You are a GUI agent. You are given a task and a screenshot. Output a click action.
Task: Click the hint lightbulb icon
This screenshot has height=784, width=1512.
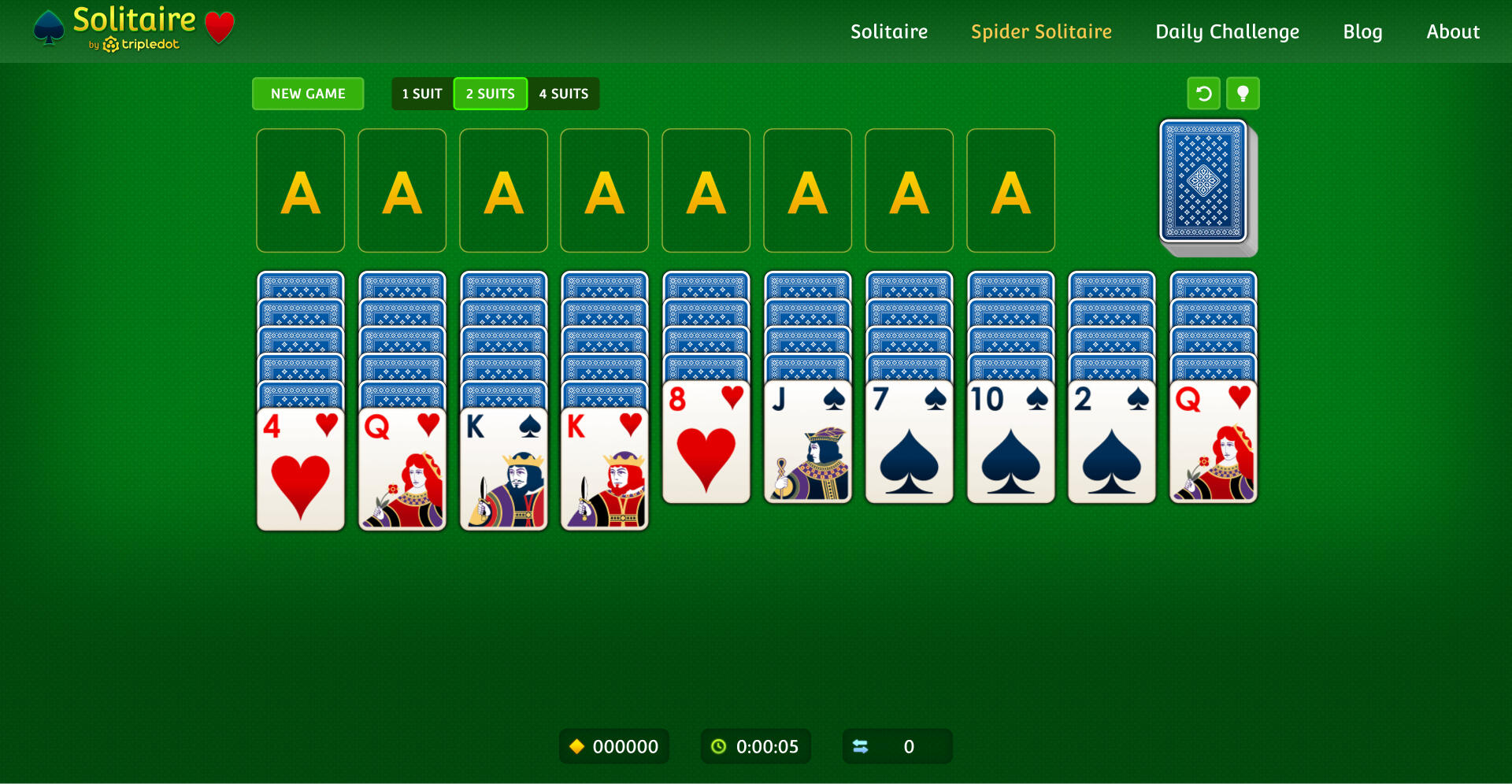pyautogui.click(x=1243, y=93)
